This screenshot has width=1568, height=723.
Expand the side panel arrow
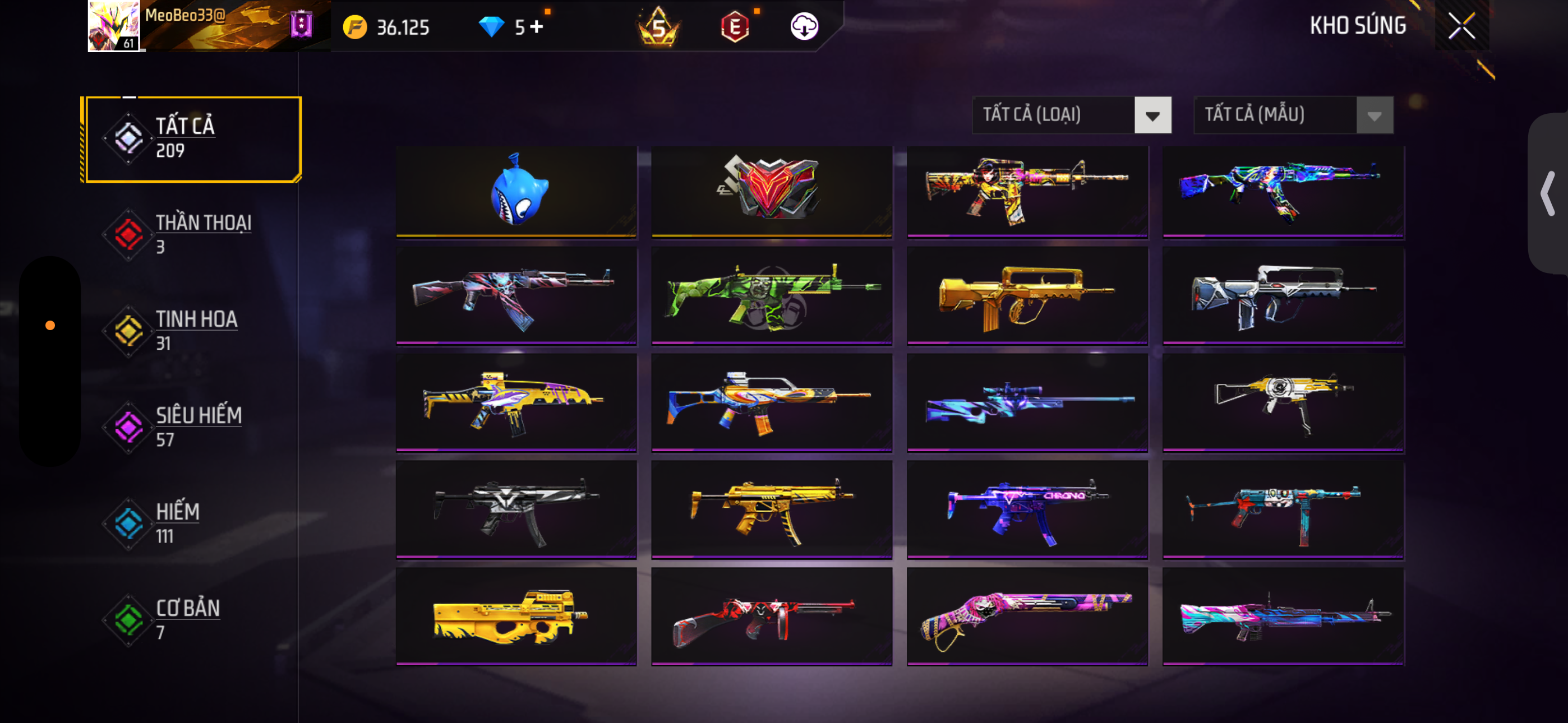click(x=1547, y=193)
